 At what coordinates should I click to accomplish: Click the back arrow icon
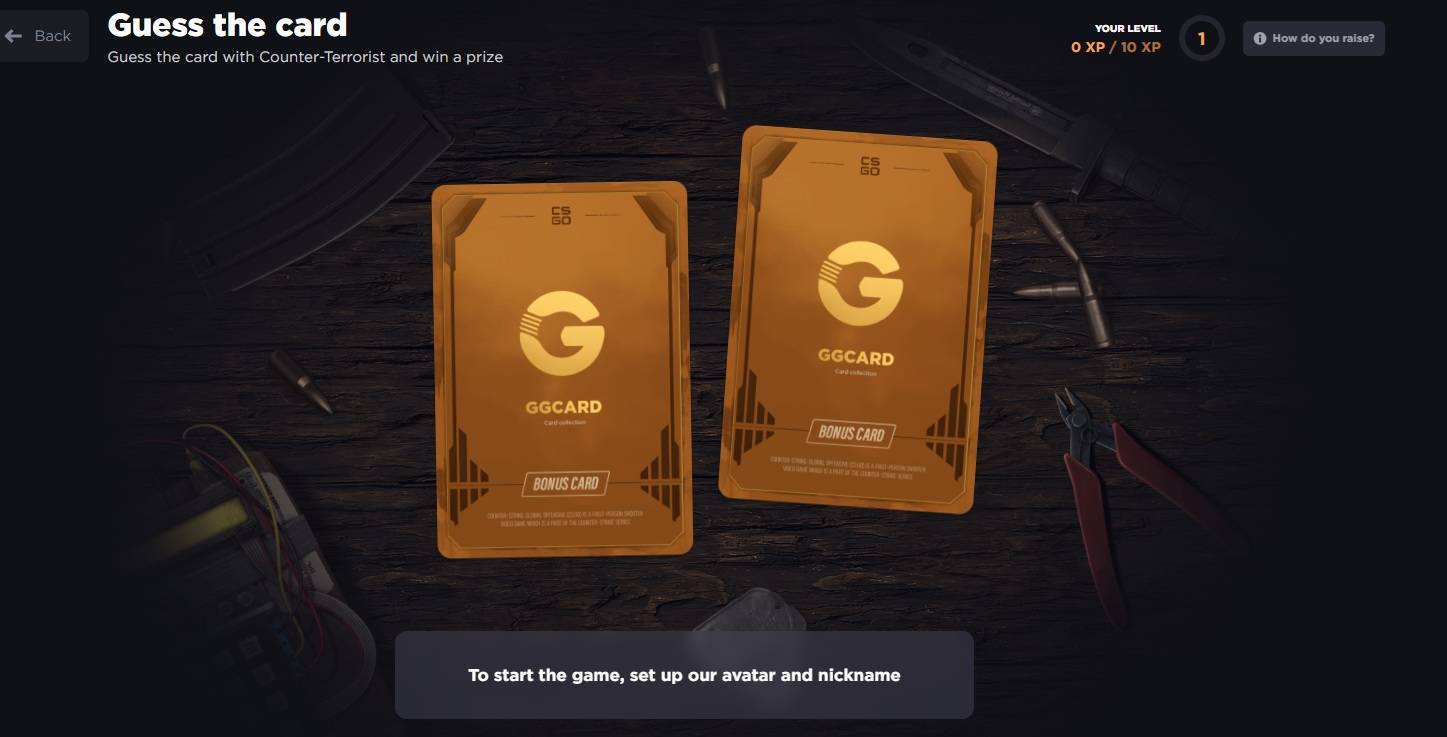(x=13, y=35)
